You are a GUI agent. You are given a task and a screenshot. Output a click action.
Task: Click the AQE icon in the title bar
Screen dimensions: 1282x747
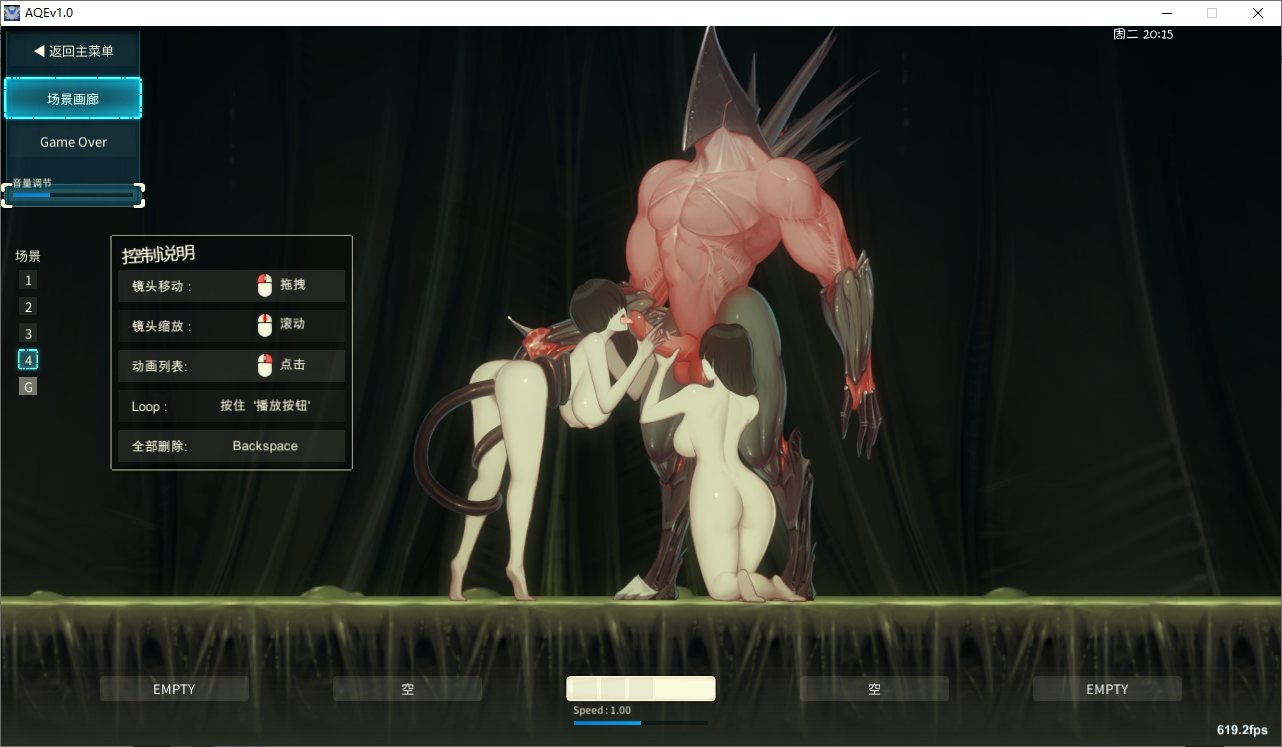[11, 12]
